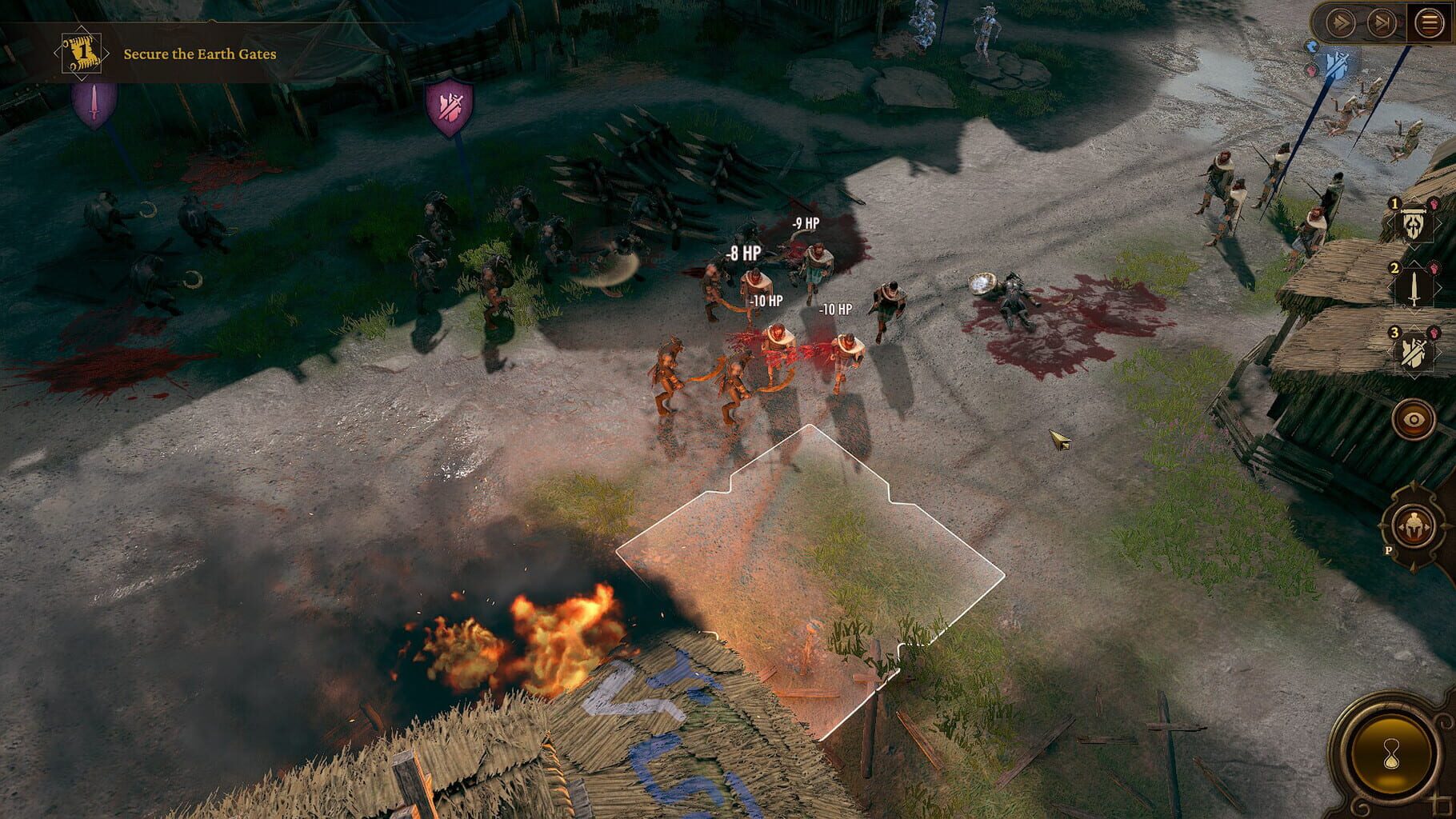Toggle the pink fist marker on ability slot 3
This screenshot has height=819, width=1456.
coord(1435,331)
